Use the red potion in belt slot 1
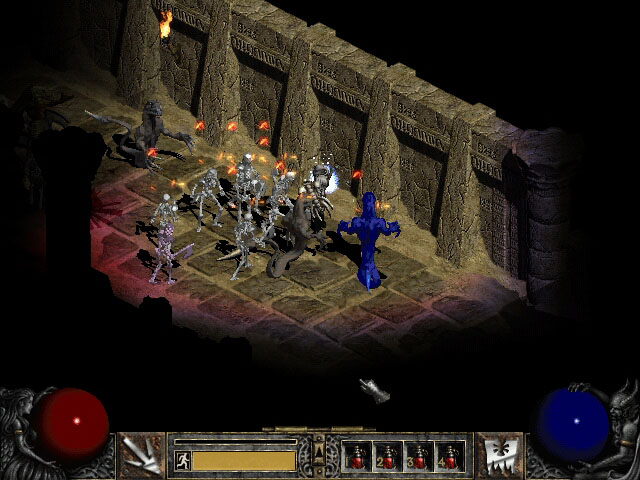Viewport: 640px width, 480px height. pos(357,456)
